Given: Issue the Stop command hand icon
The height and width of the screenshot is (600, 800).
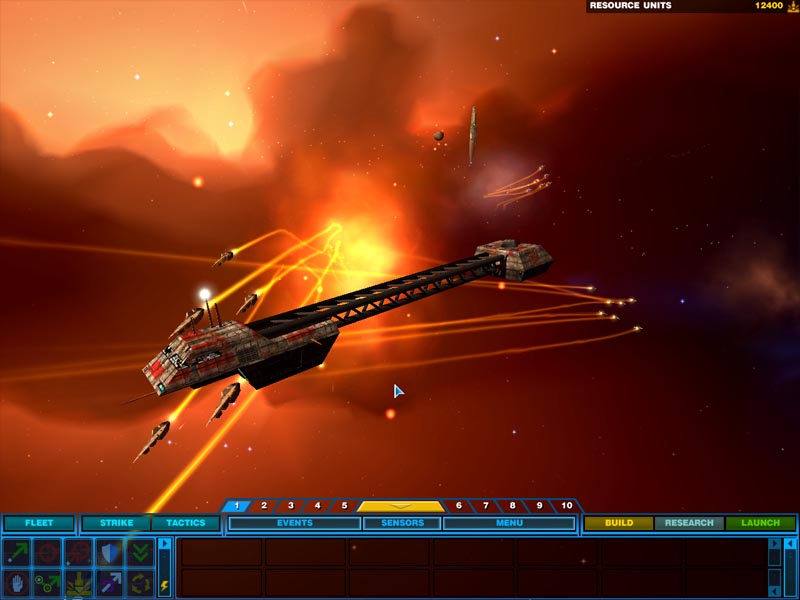Looking at the screenshot, I should [x=16, y=582].
